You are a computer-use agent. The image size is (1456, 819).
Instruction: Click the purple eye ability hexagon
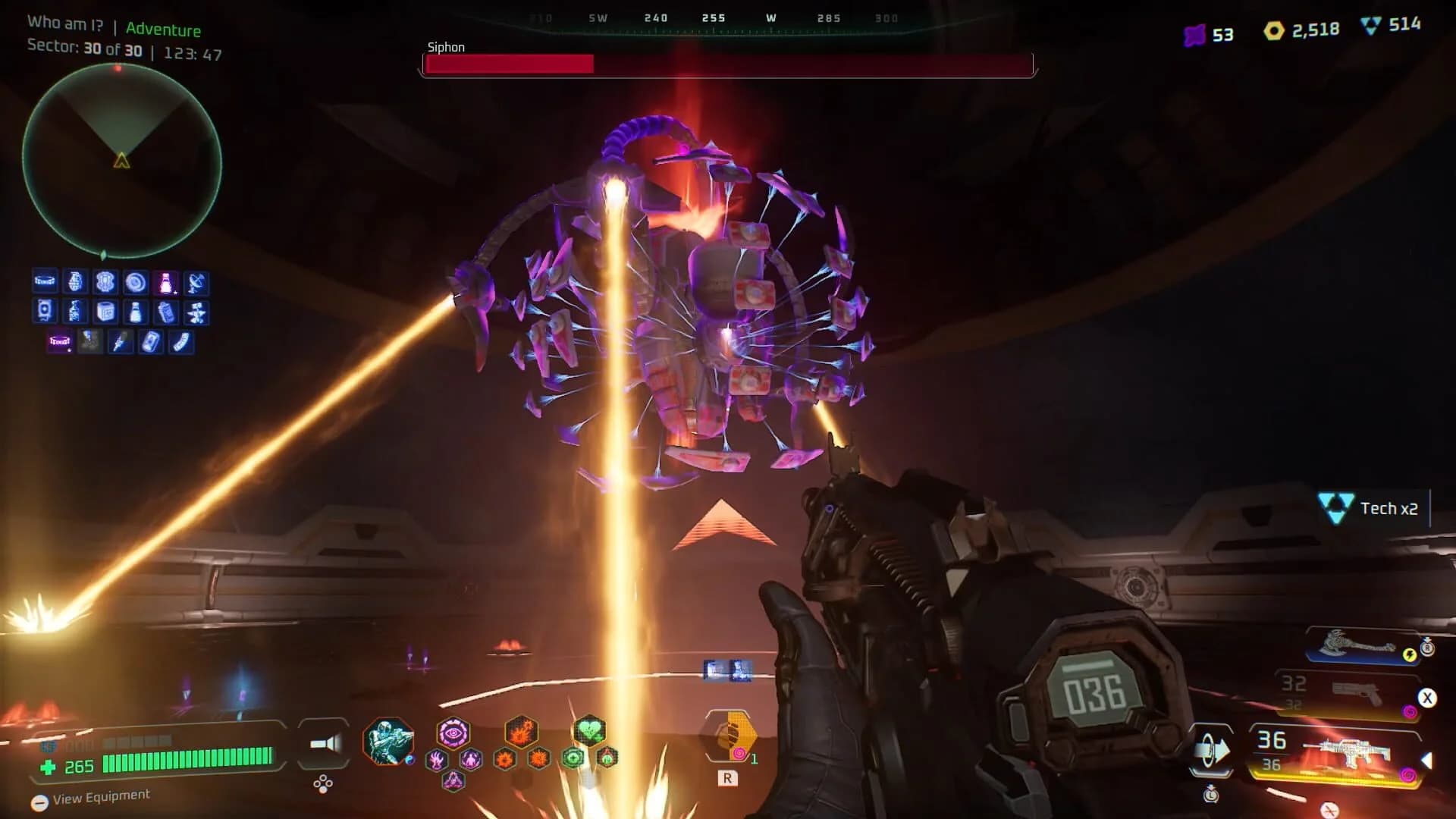coord(452,734)
